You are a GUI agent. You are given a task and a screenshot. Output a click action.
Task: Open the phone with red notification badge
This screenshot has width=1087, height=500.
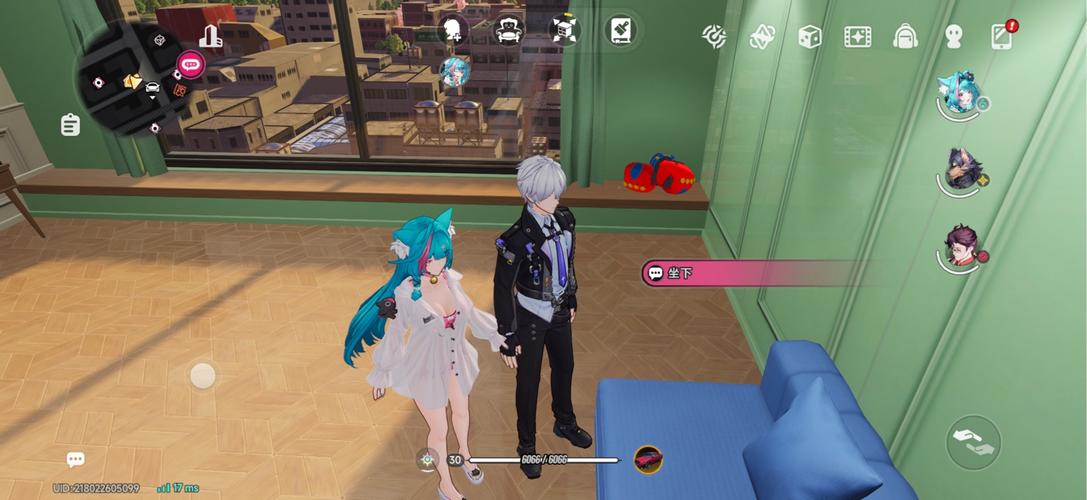click(1002, 36)
